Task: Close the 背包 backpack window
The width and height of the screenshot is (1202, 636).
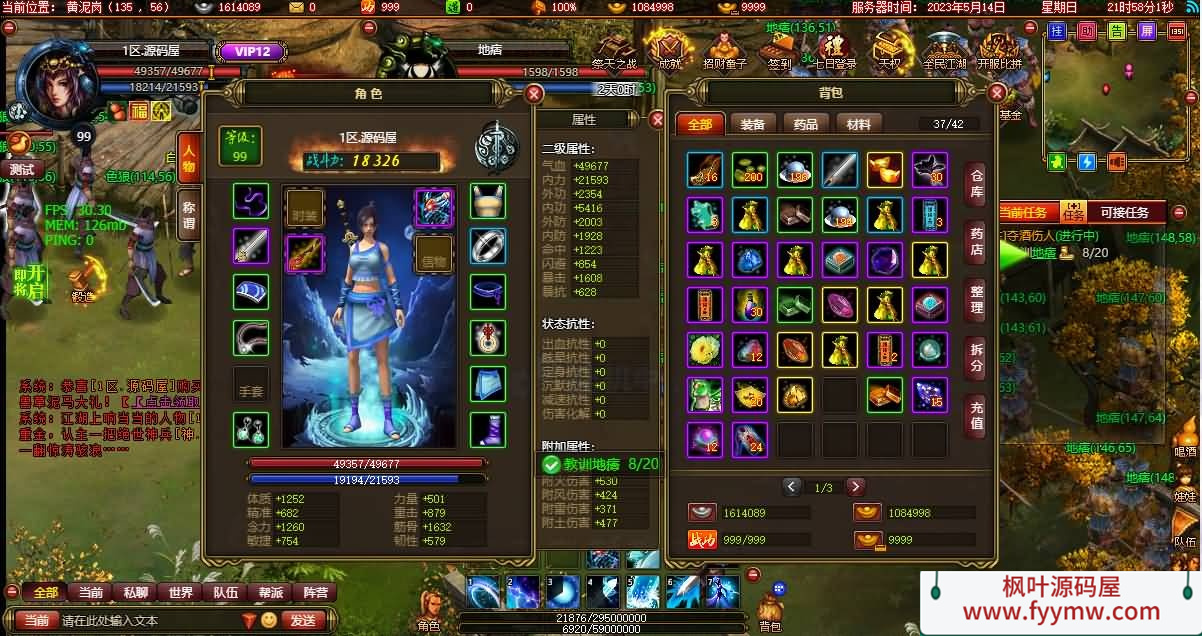Action: [996, 93]
